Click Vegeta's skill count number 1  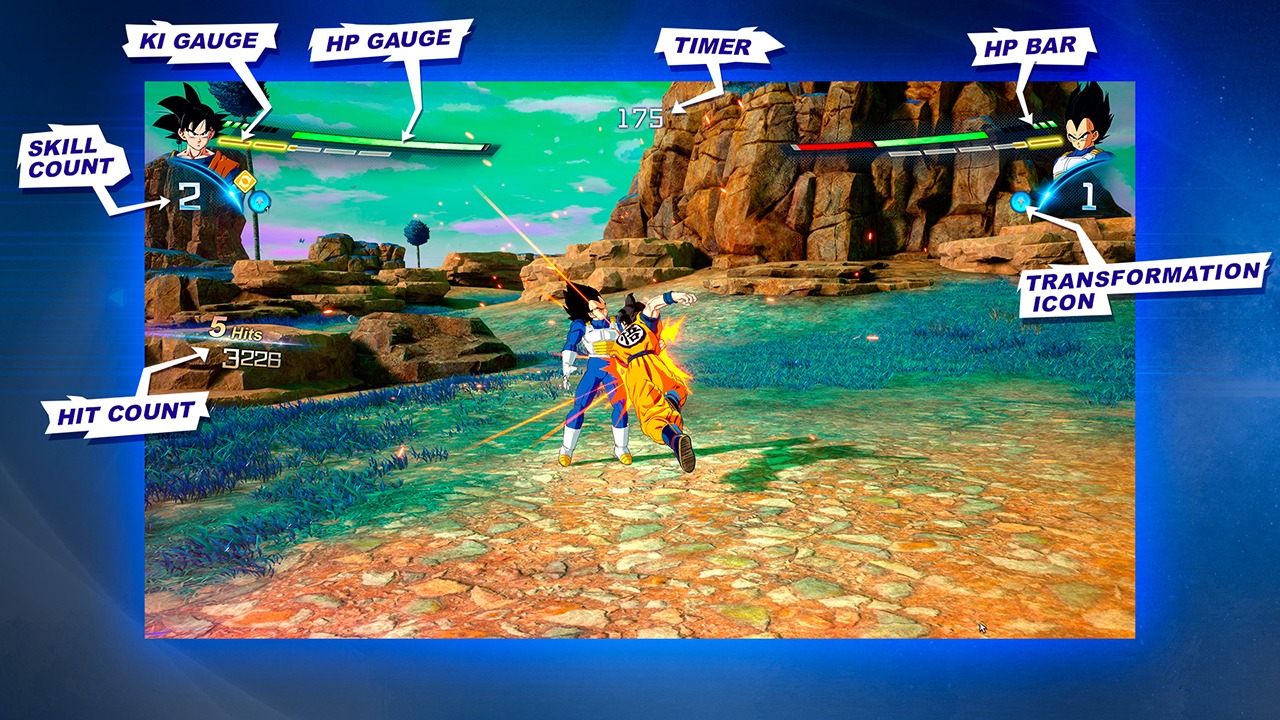[1088, 195]
